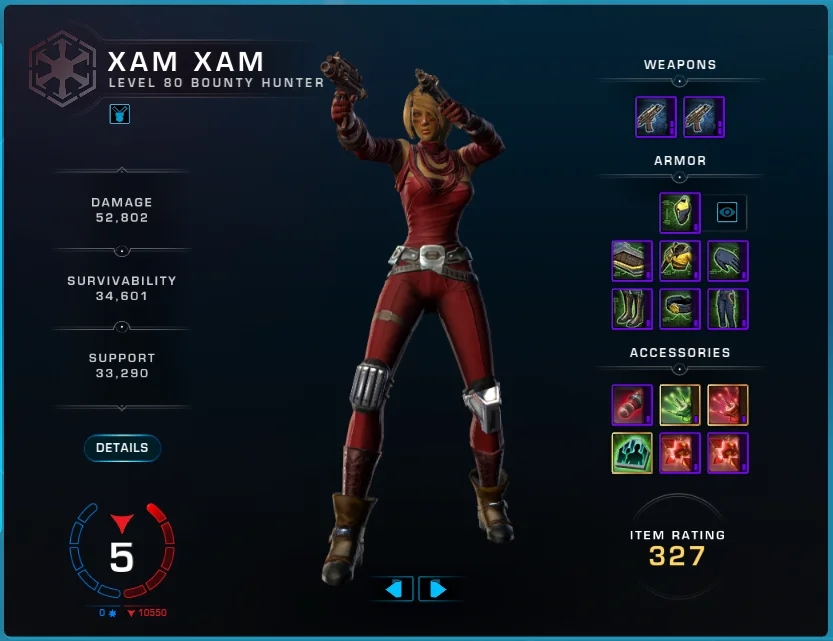Image resolution: width=833 pixels, height=641 pixels.
Task: Inspect the belt armor slot
Action: pyautogui.click(x=680, y=308)
